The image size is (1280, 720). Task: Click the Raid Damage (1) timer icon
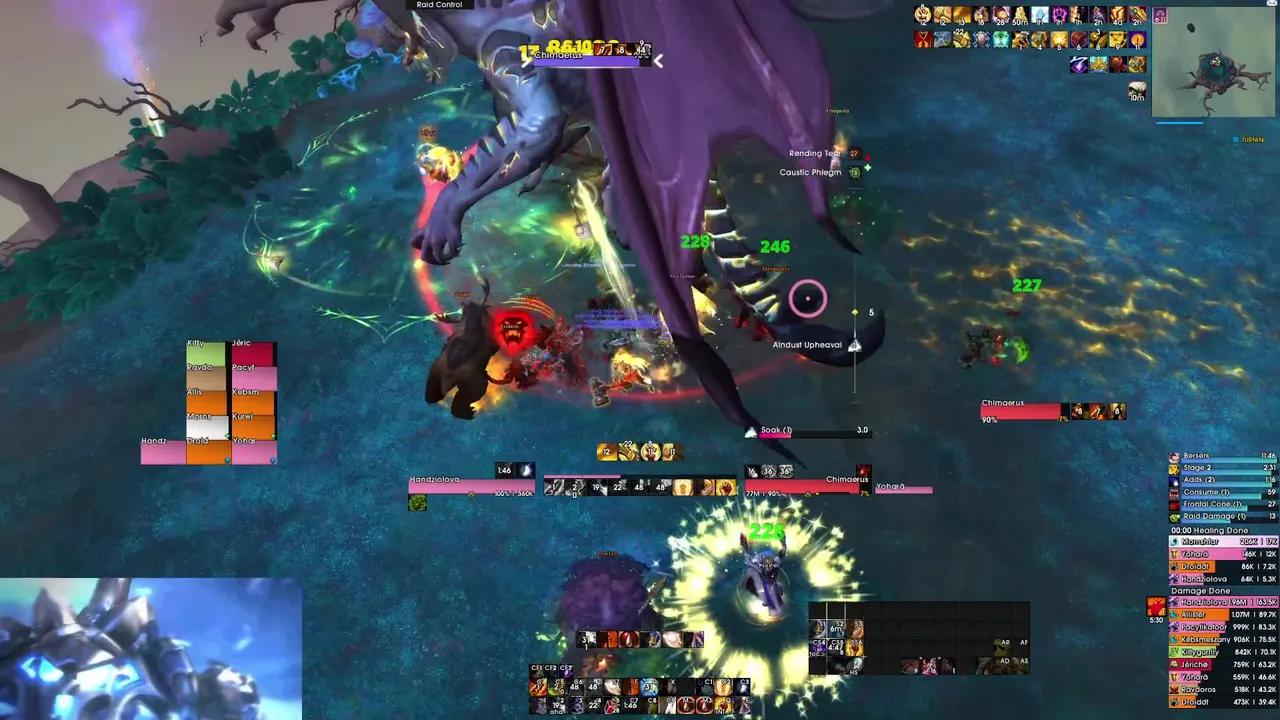tap(1174, 517)
